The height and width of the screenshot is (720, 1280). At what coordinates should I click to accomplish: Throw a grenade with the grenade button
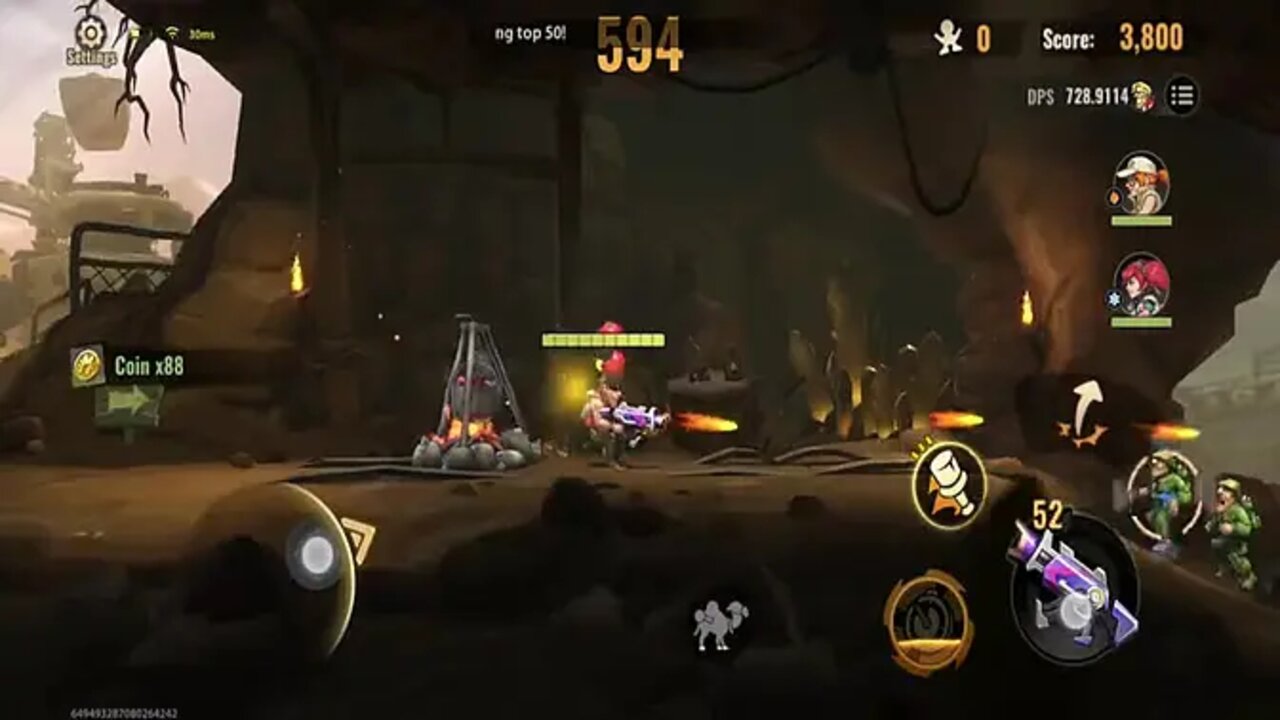click(949, 486)
